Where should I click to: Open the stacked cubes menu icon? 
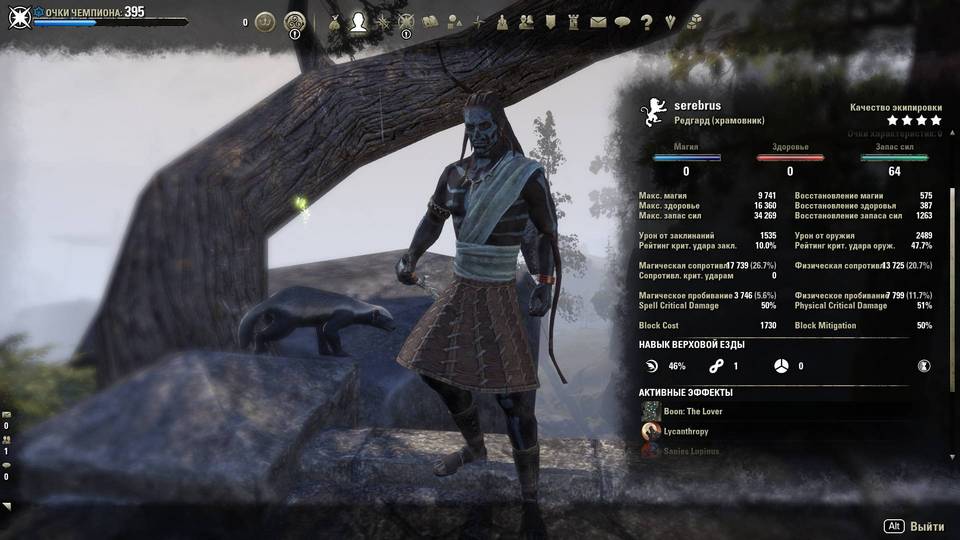[694, 21]
